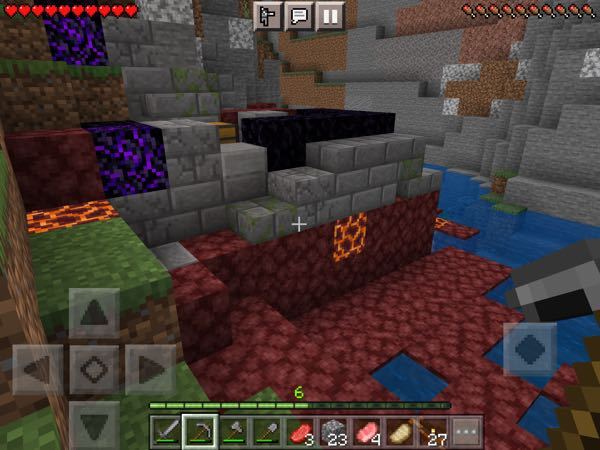Open the chat window
600x450 pixels.
pyautogui.click(x=299, y=16)
